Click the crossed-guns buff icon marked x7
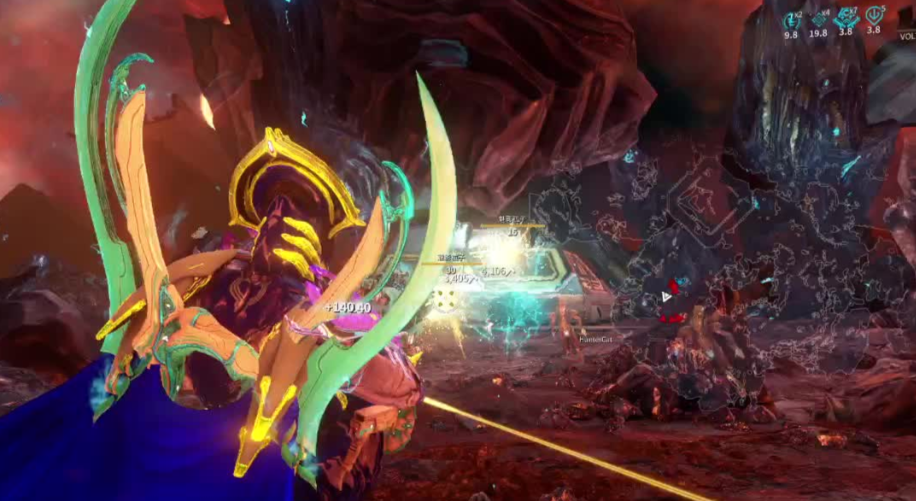The image size is (916, 501). point(846,17)
